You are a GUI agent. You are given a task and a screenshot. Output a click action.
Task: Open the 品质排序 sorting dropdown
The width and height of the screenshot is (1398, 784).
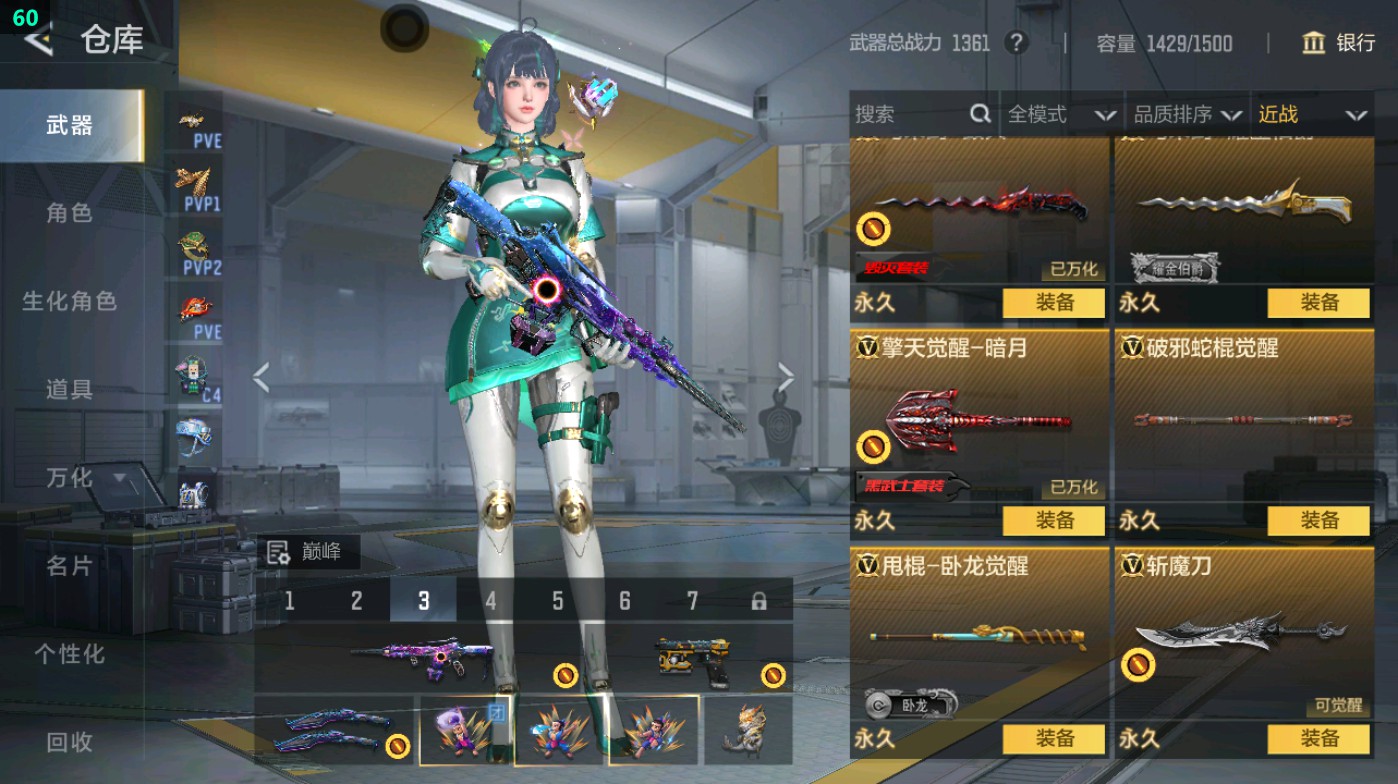tap(1194, 115)
